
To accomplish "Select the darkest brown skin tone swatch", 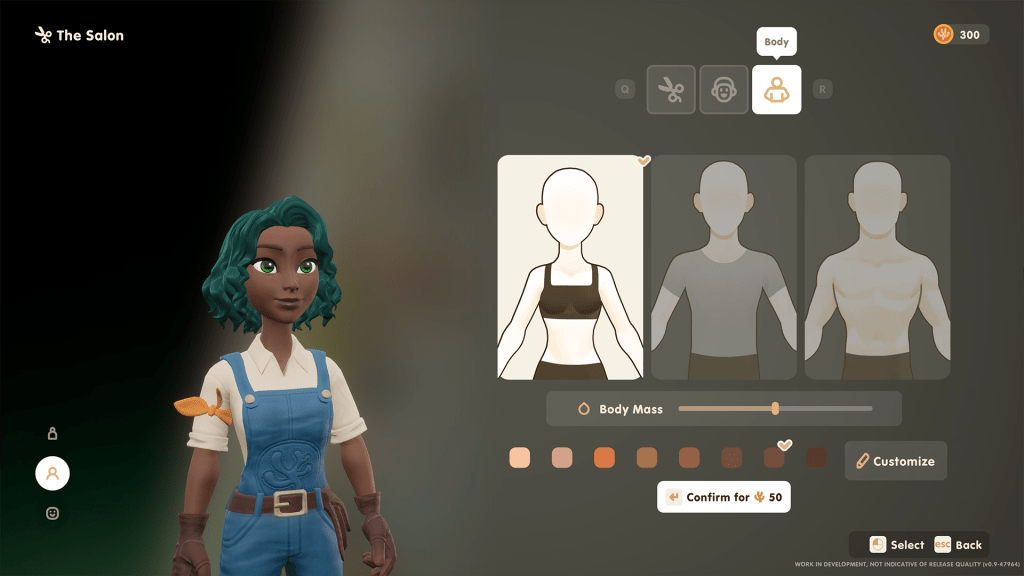I will 816,458.
